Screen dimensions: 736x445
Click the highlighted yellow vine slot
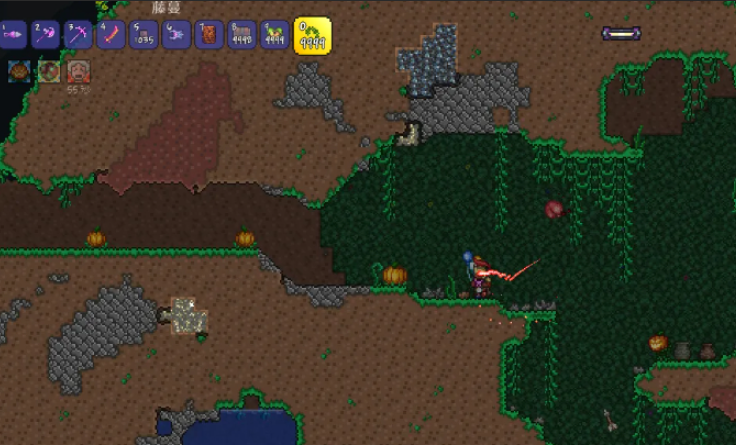pos(311,35)
